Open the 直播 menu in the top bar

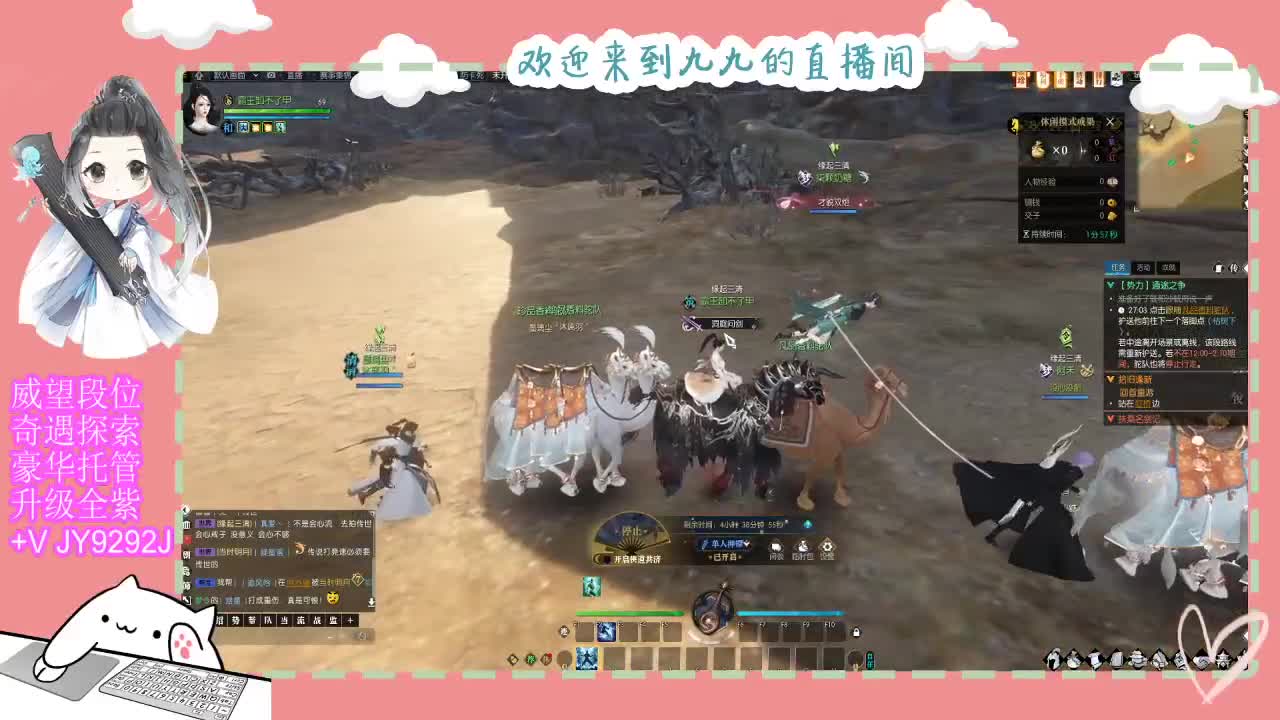pyautogui.click(x=295, y=76)
